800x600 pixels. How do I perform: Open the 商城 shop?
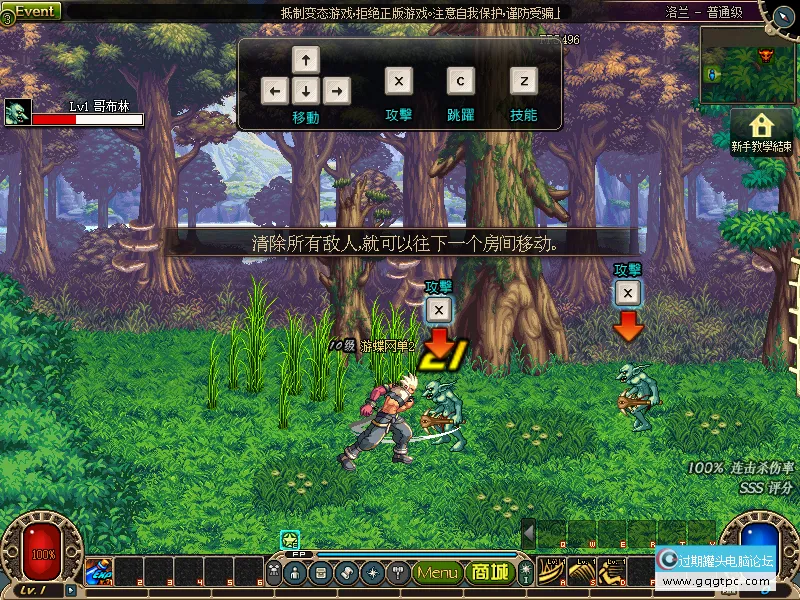point(489,573)
